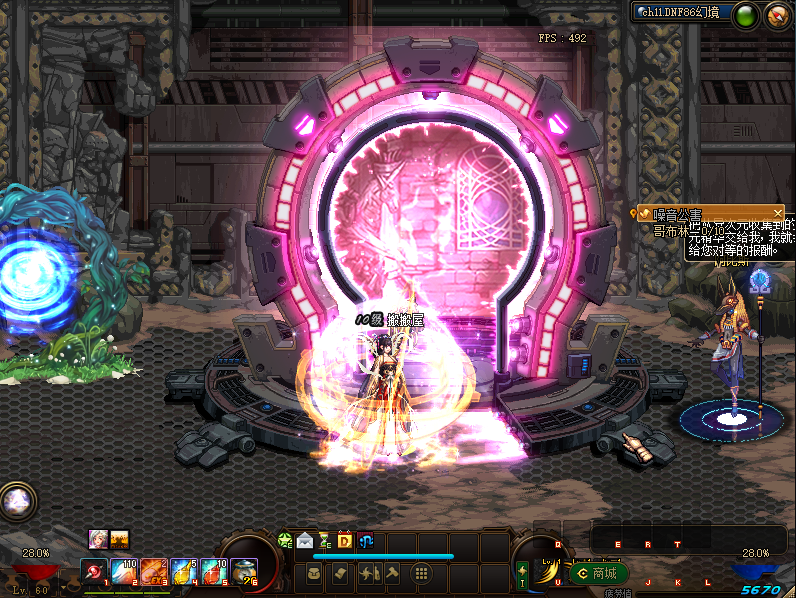Open the grid menu button

[421, 574]
